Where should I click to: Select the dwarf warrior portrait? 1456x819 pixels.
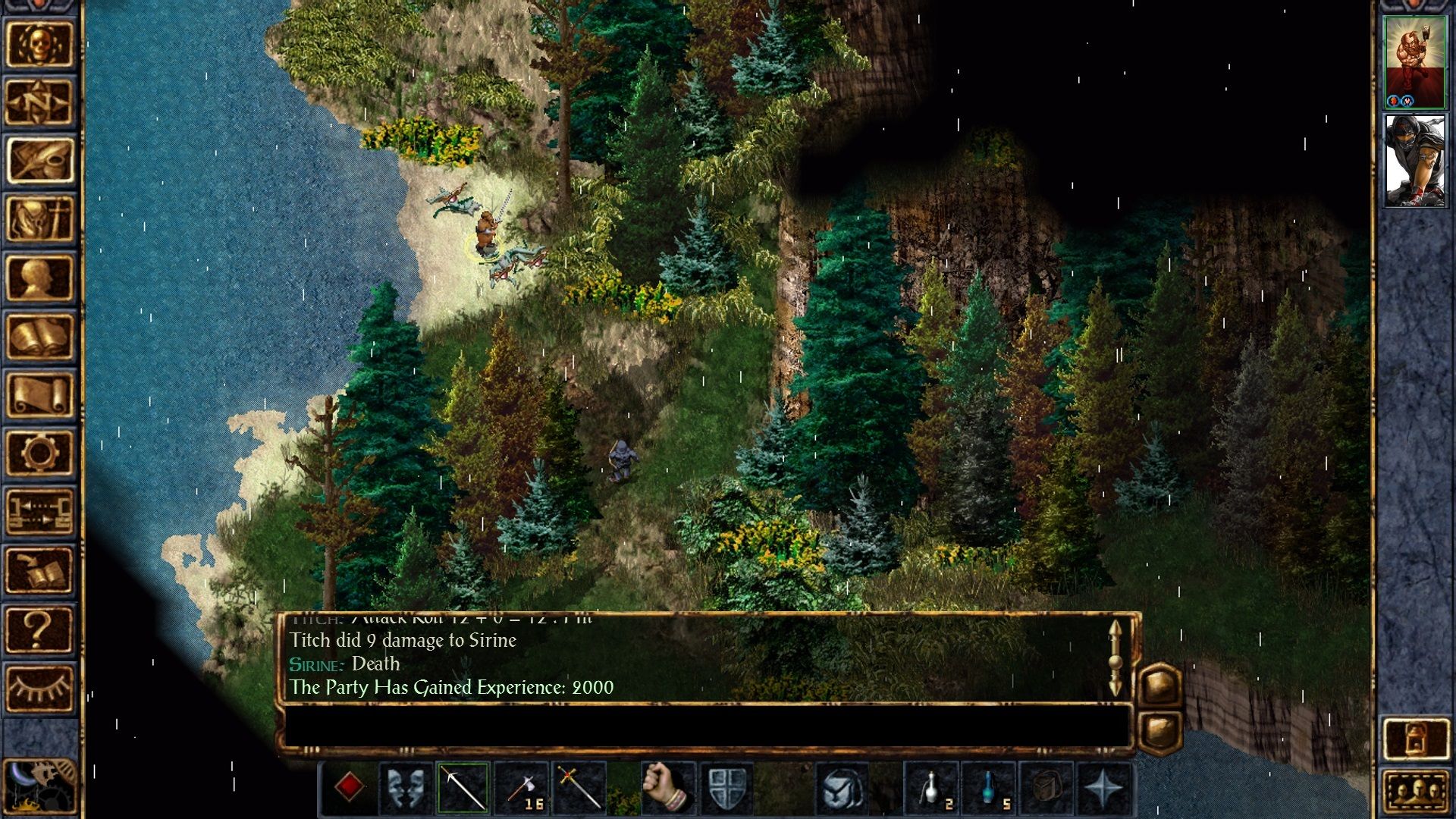pyautogui.click(x=1414, y=62)
